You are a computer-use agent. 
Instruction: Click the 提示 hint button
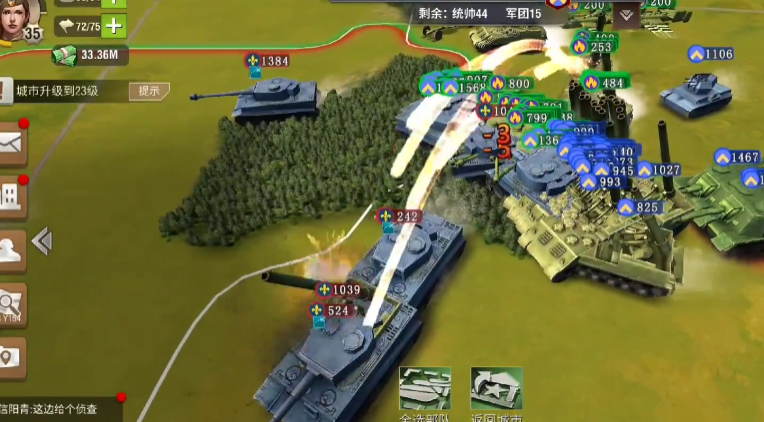(148, 91)
